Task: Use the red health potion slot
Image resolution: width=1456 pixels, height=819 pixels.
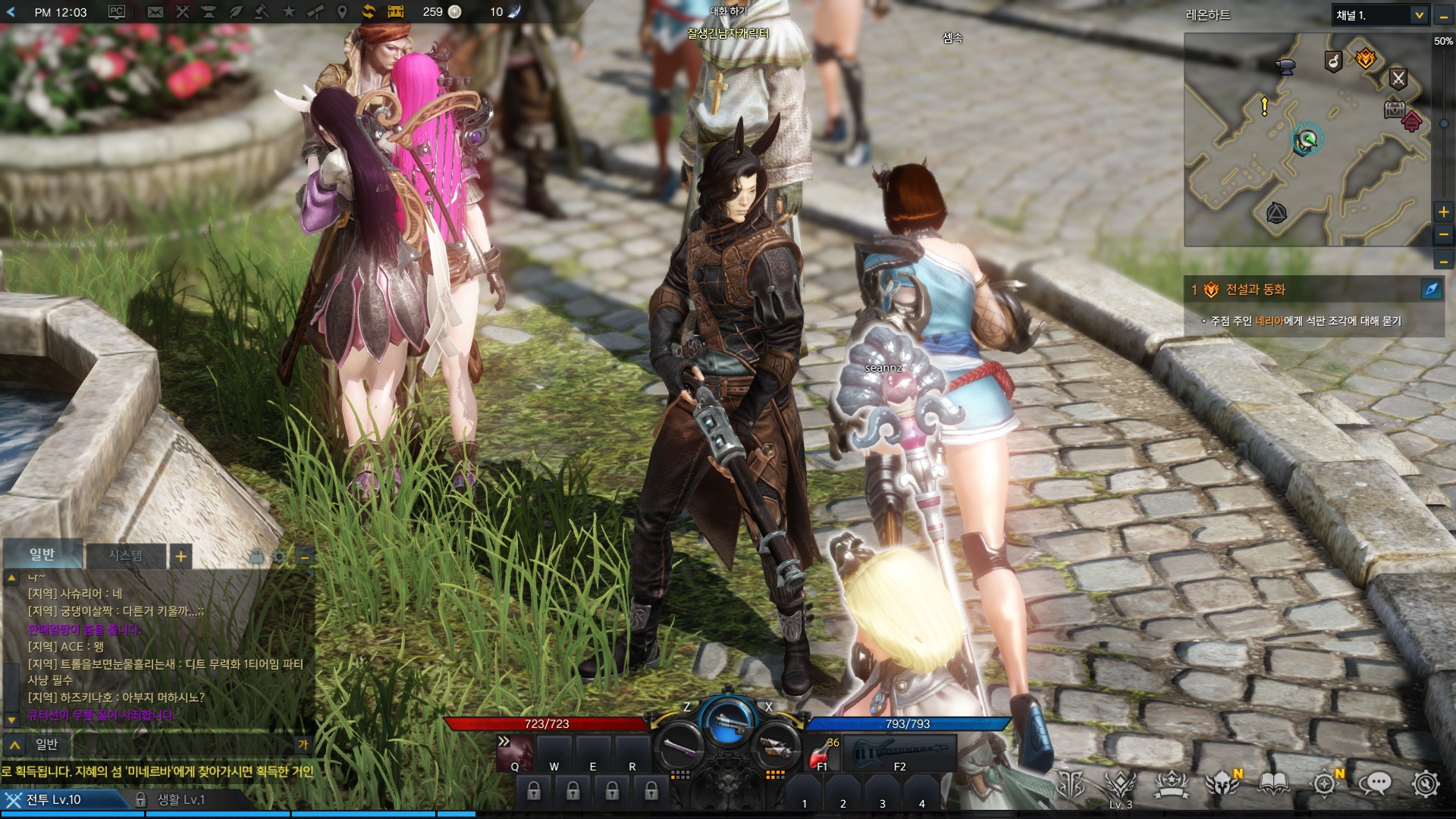Action: [821, 753]
